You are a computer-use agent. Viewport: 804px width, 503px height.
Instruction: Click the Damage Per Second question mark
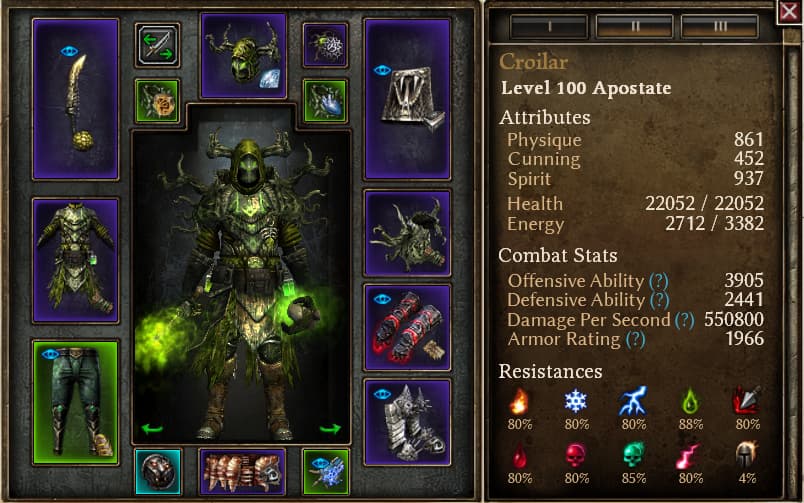point(684,320)
